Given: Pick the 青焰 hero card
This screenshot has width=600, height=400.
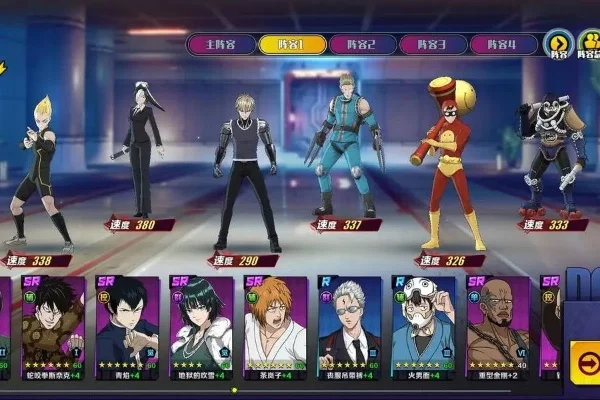Looking at the screenshot, I should click(x=127, y=327).
